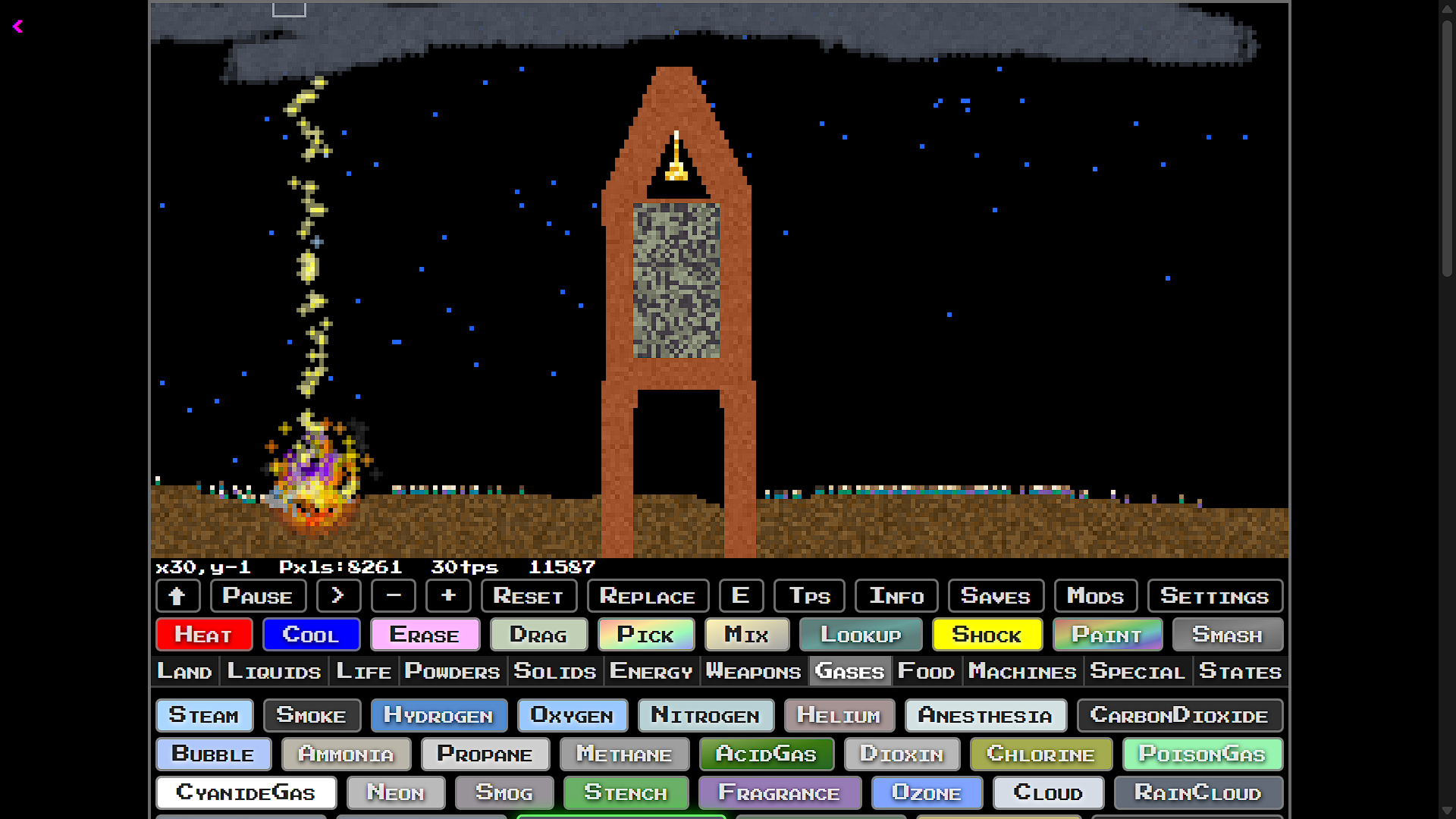The width and height of the screenshot is (1456, 819).
Task: Select the rainbow Paint tool
Action: click(1107, 635)
